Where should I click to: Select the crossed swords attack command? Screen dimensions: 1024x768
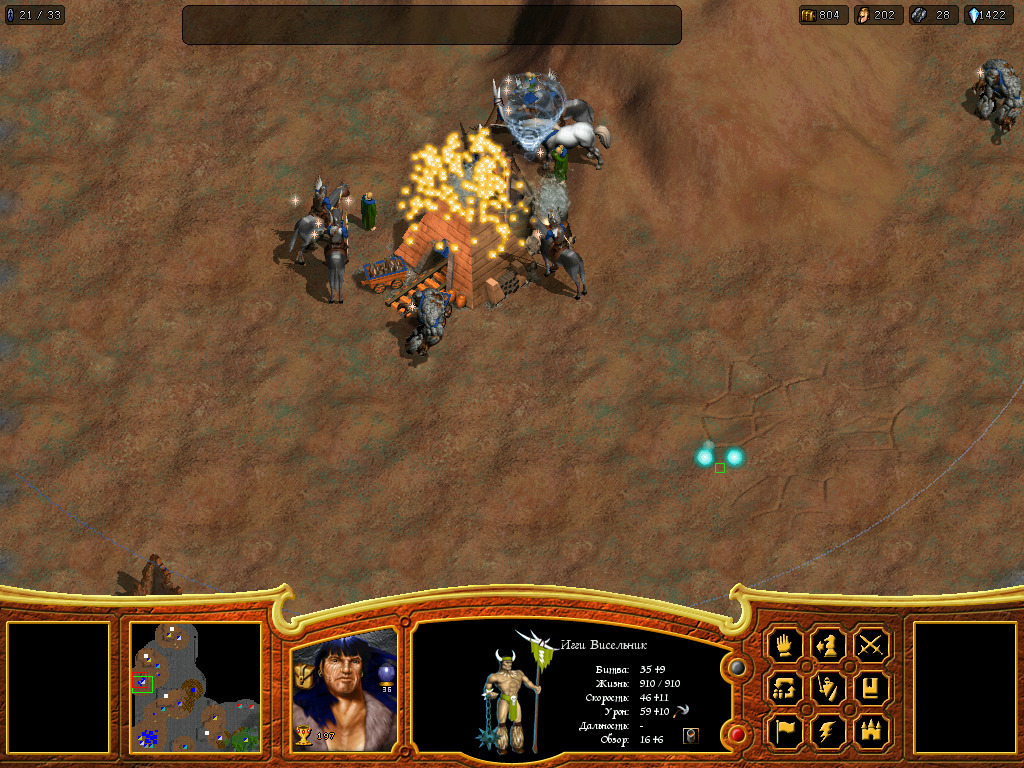pos(872,645)
